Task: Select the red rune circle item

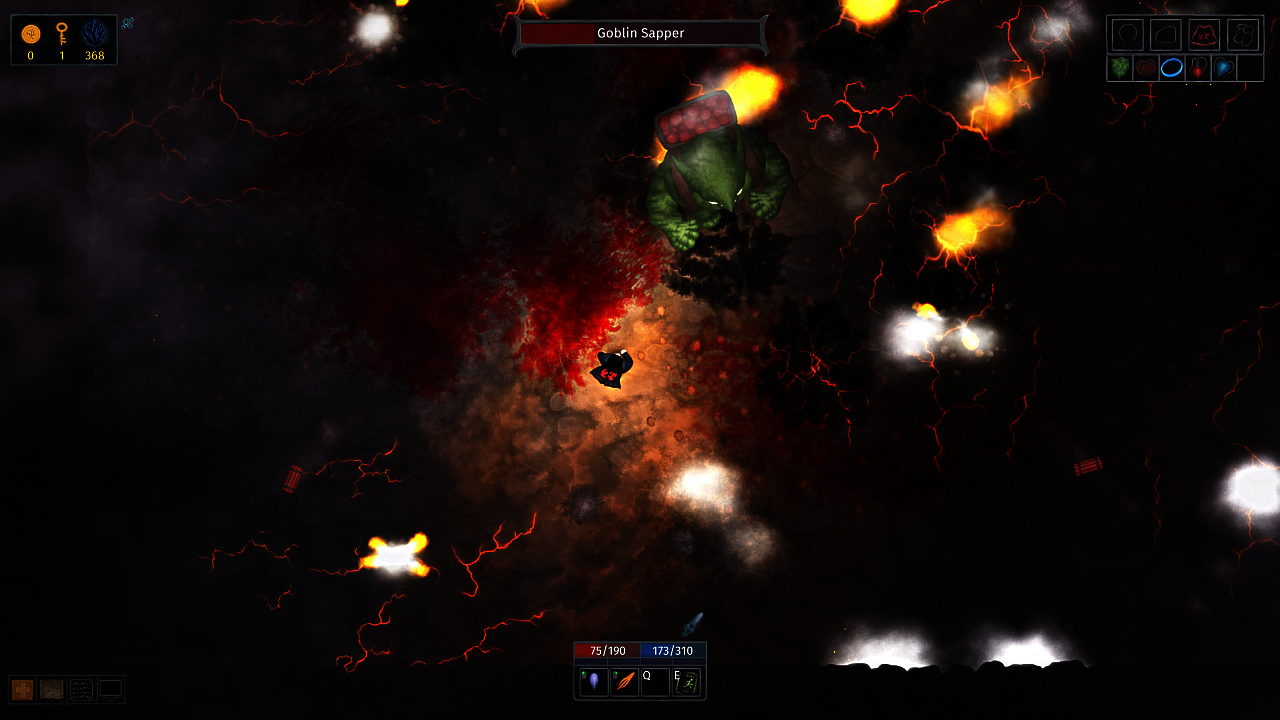Action: tap(1146, 68)
